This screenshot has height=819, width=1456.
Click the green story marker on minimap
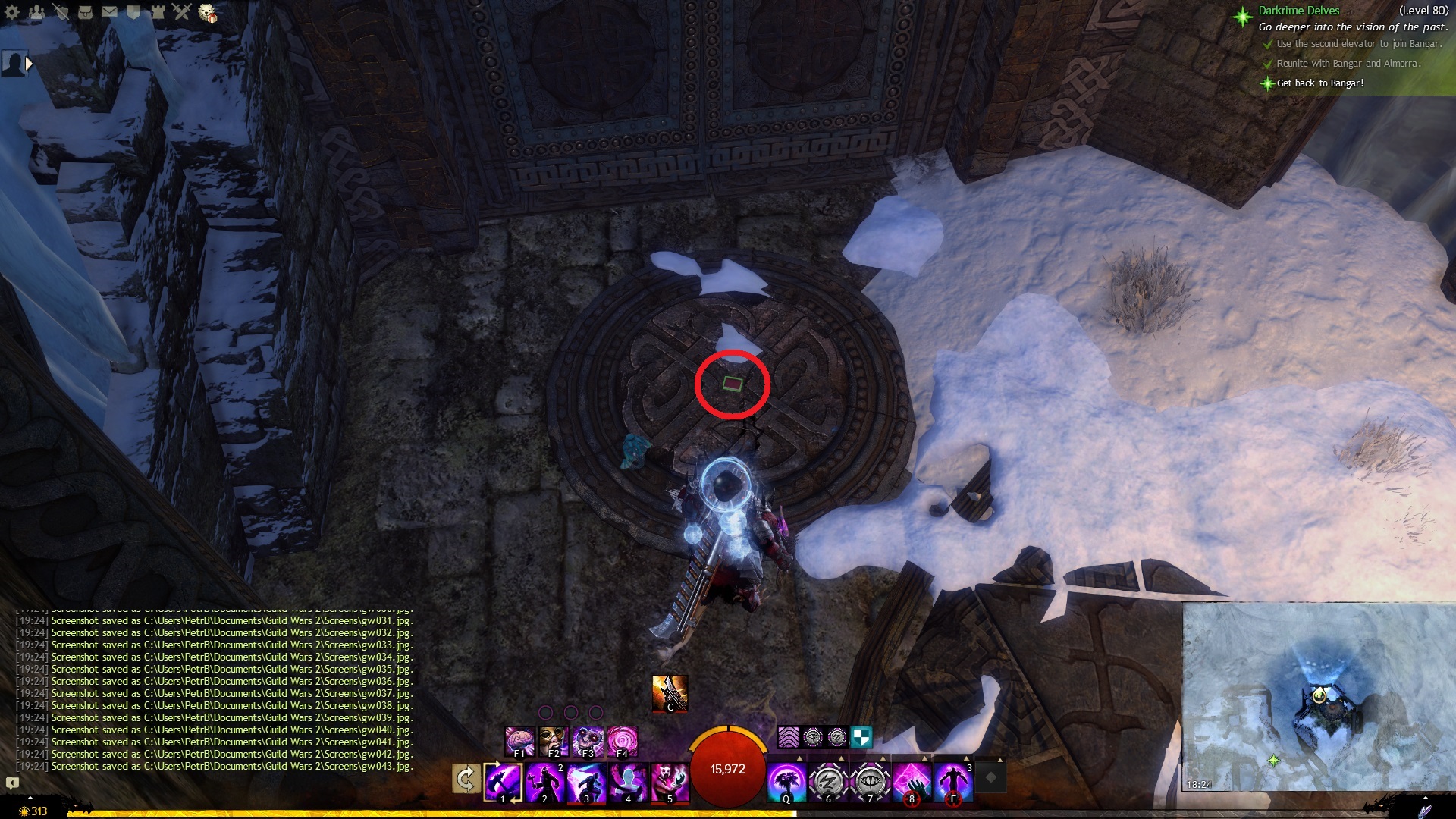pos(1273,760)
